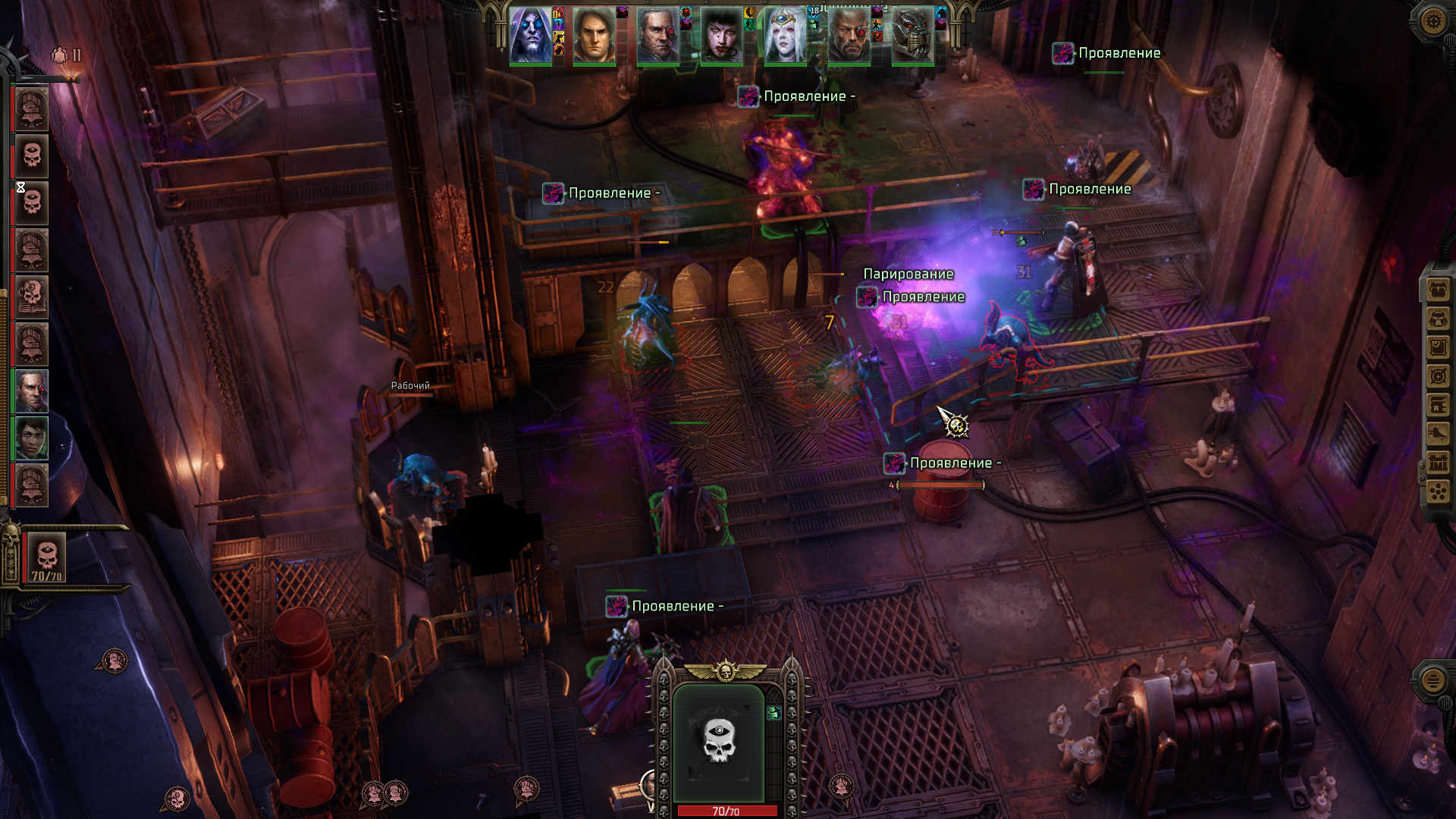The image size is (1456, 819).
Task: Open the inventory backpack panel
Action: tap(1438, 289)
